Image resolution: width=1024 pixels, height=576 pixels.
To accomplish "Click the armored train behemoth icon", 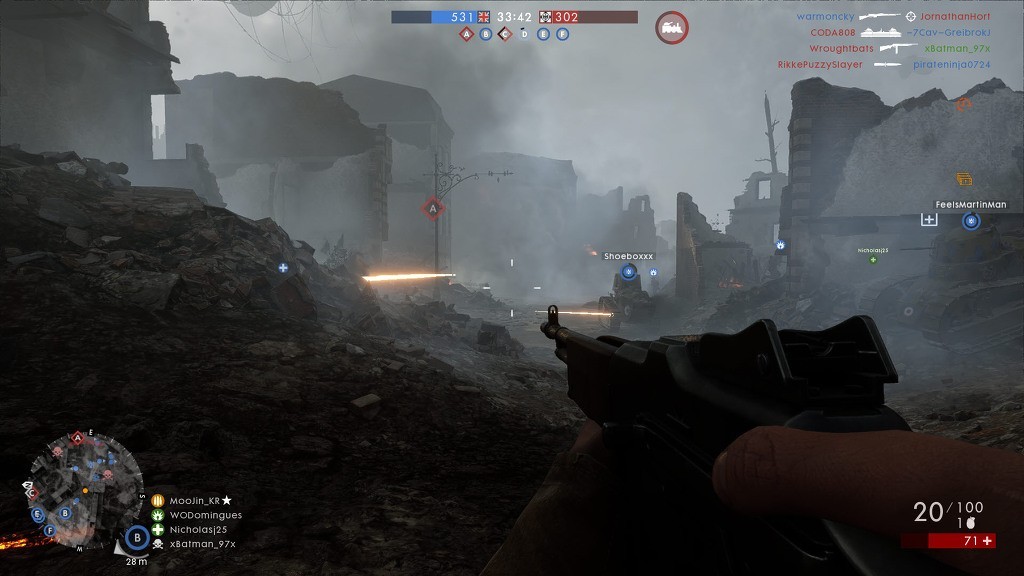I will (672, 27).
